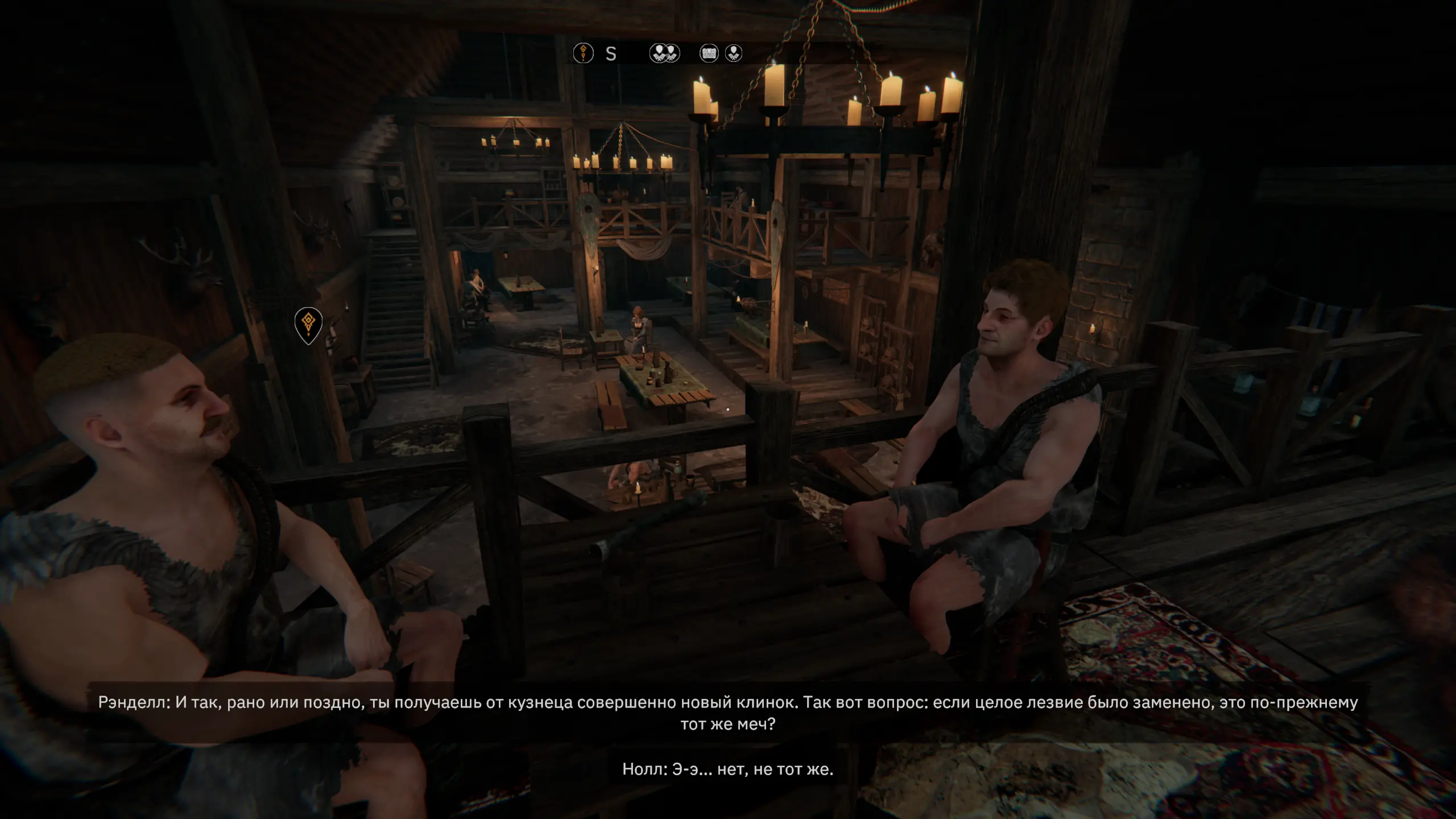Click the teardrop-shaped orange quest waypoint pin
Screen dimensions: 1456x819
308,324
